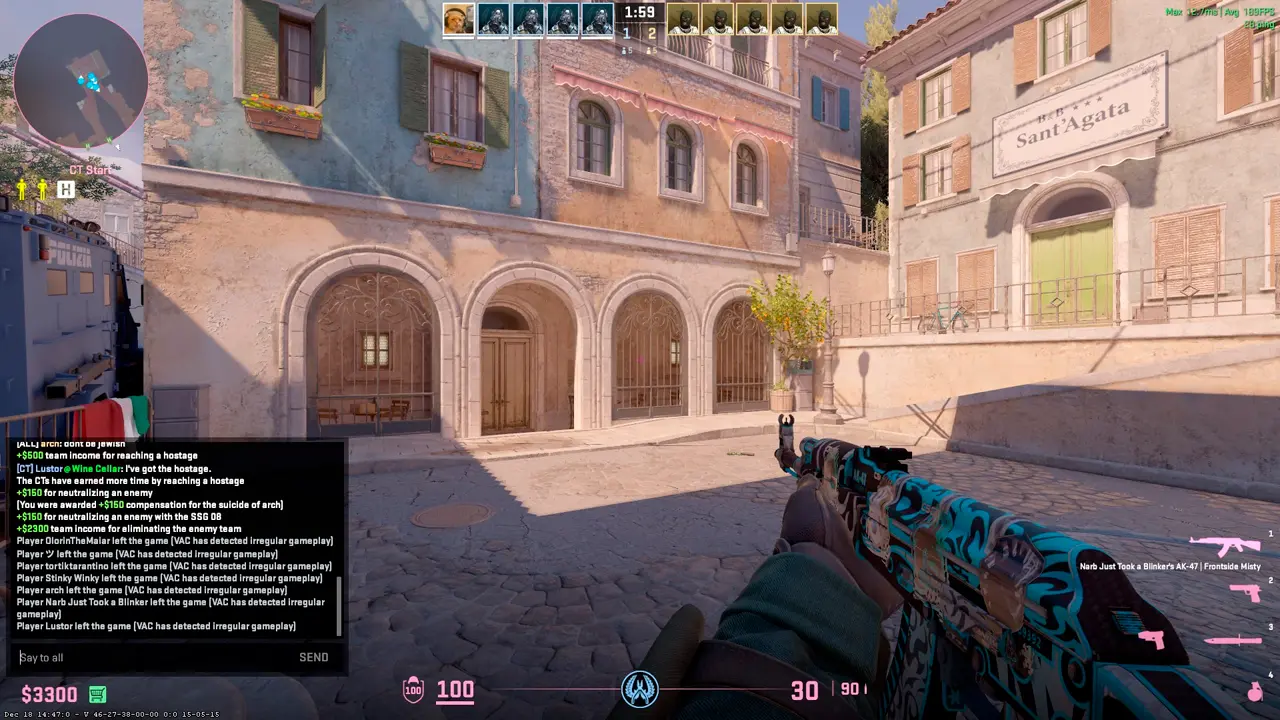Viewport: 1280px width, 720px height.
Task: Choose the knife in weapon slot 3
Action: pos(1232,640)
